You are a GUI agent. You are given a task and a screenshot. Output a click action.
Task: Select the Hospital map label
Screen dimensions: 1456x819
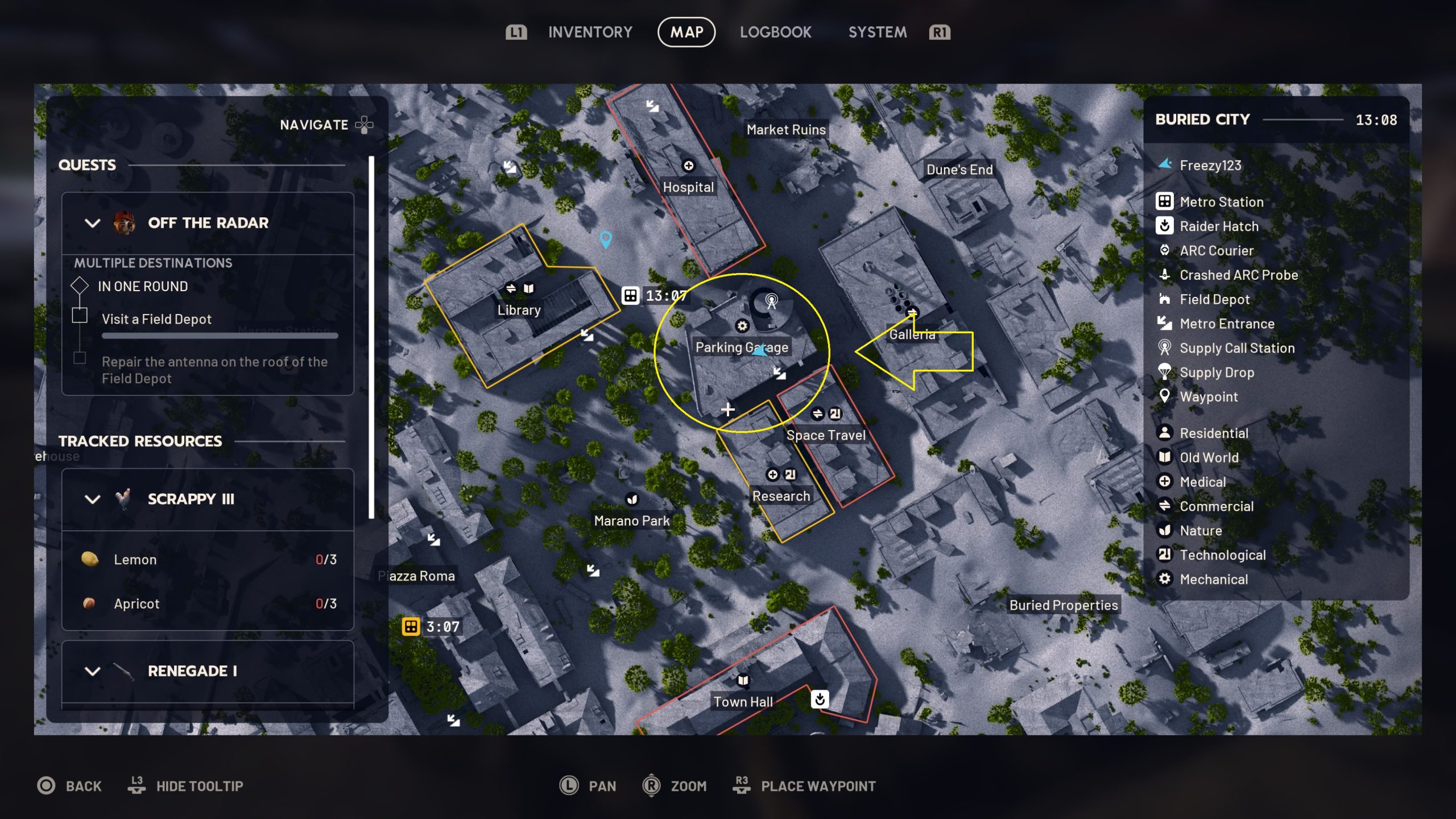[x=688, y=187]
